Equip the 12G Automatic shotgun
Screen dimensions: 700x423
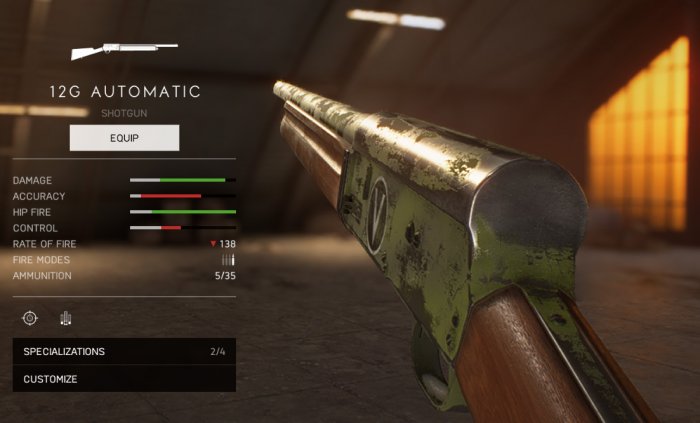(x=124, y=138)
